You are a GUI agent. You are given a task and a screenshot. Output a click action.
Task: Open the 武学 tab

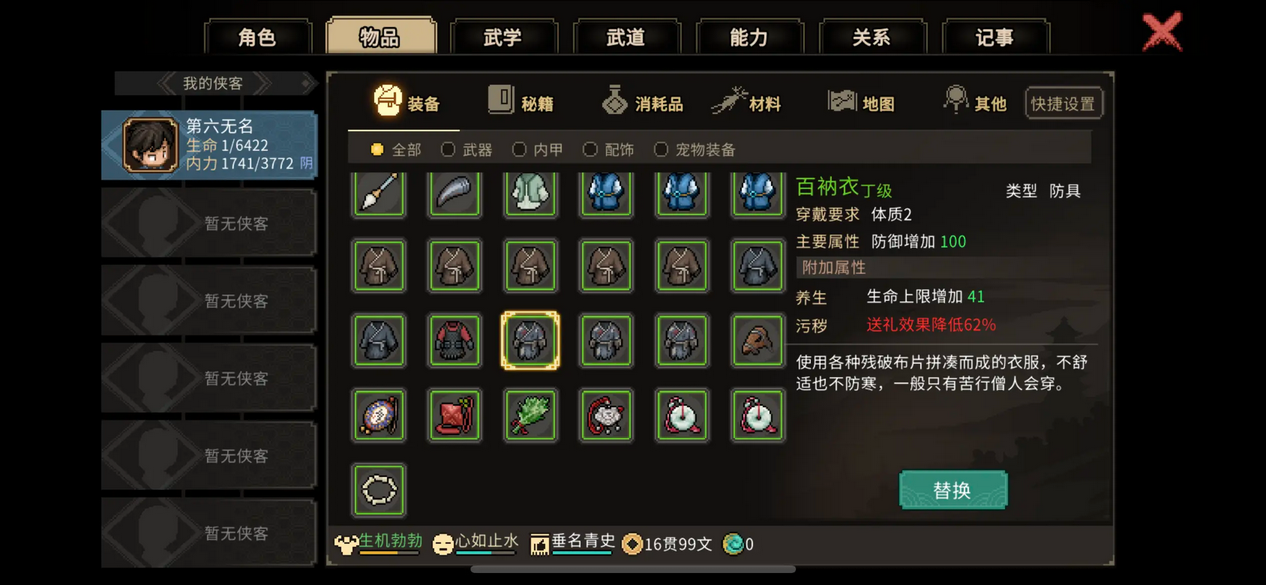coord(502,37)
